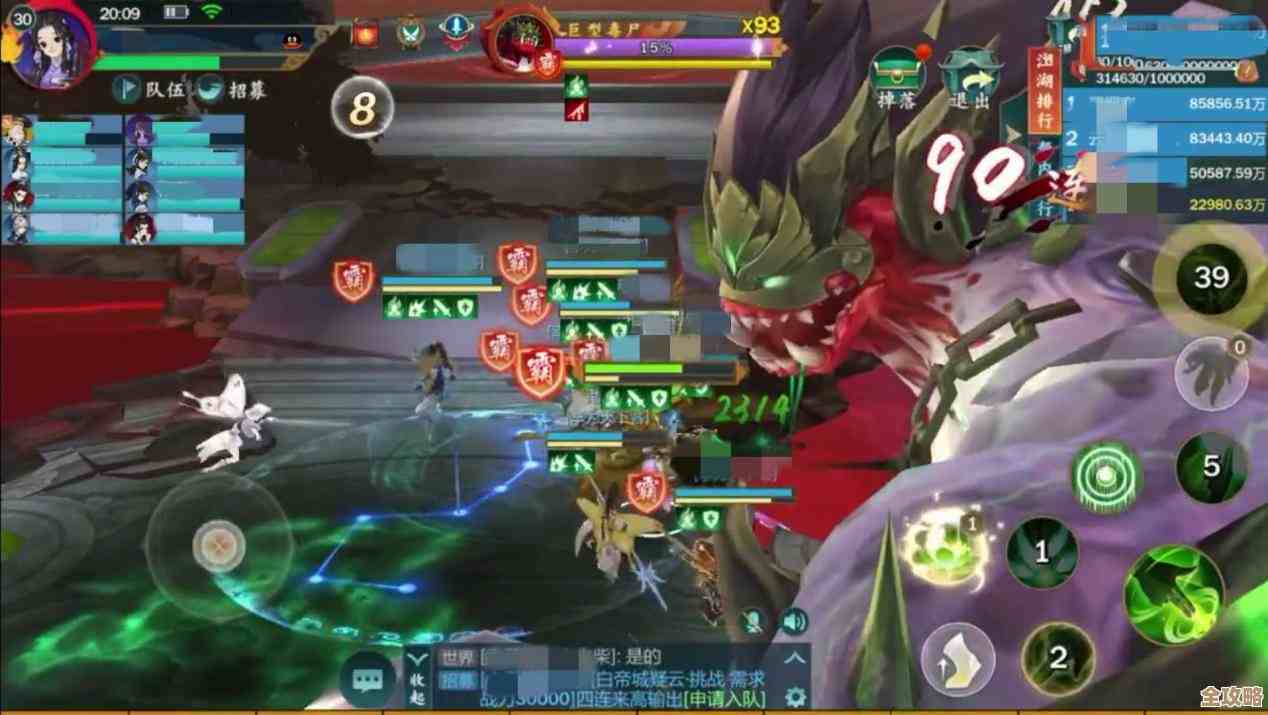1268x715 pixels.
Task: Use the skill on 5 cooldown
Action: pyautogui.click(x=1211, y=467)
